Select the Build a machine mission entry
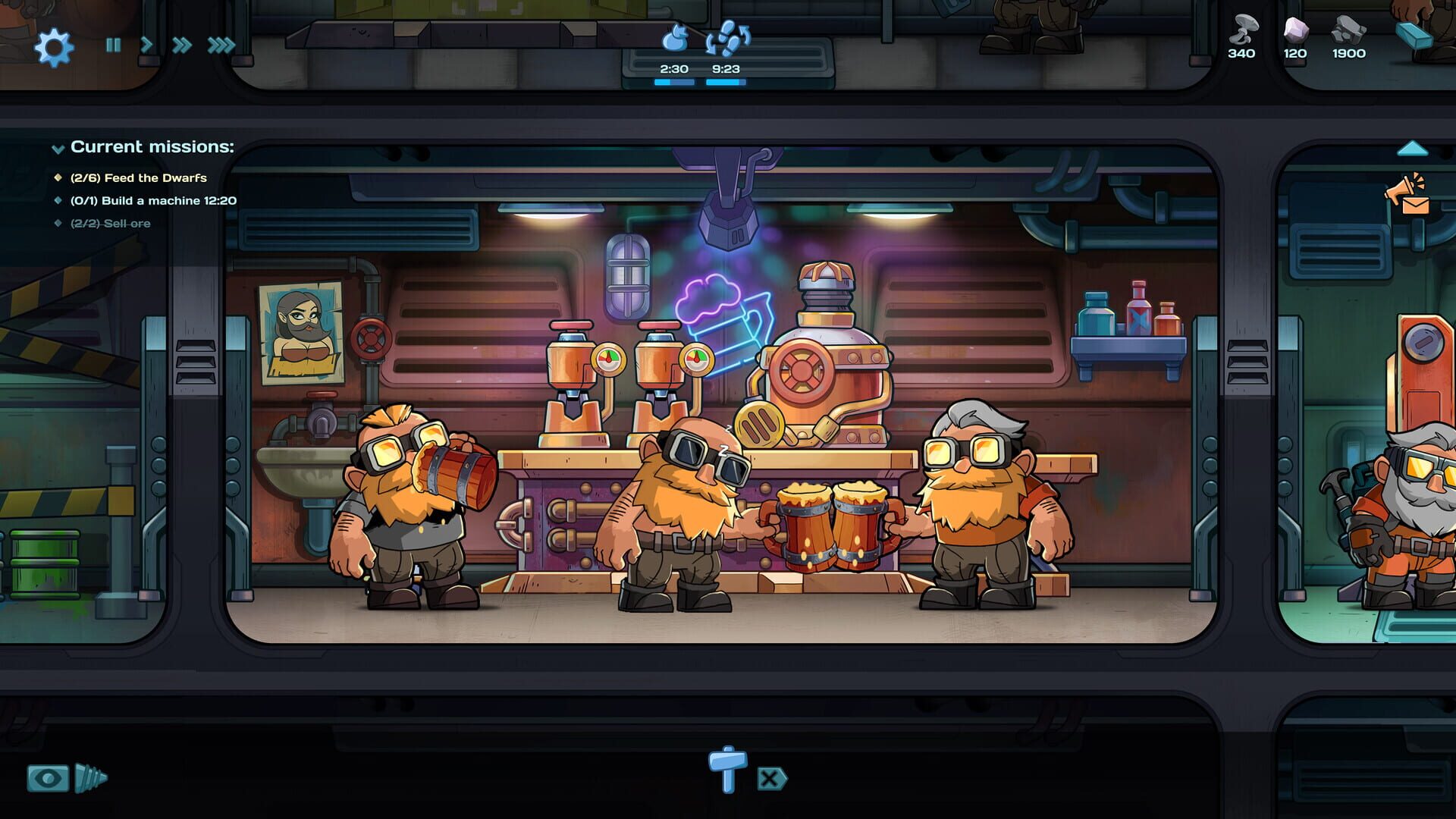Screen dimensions: 1456x819 pyautogui.click(x=154, y=202)
